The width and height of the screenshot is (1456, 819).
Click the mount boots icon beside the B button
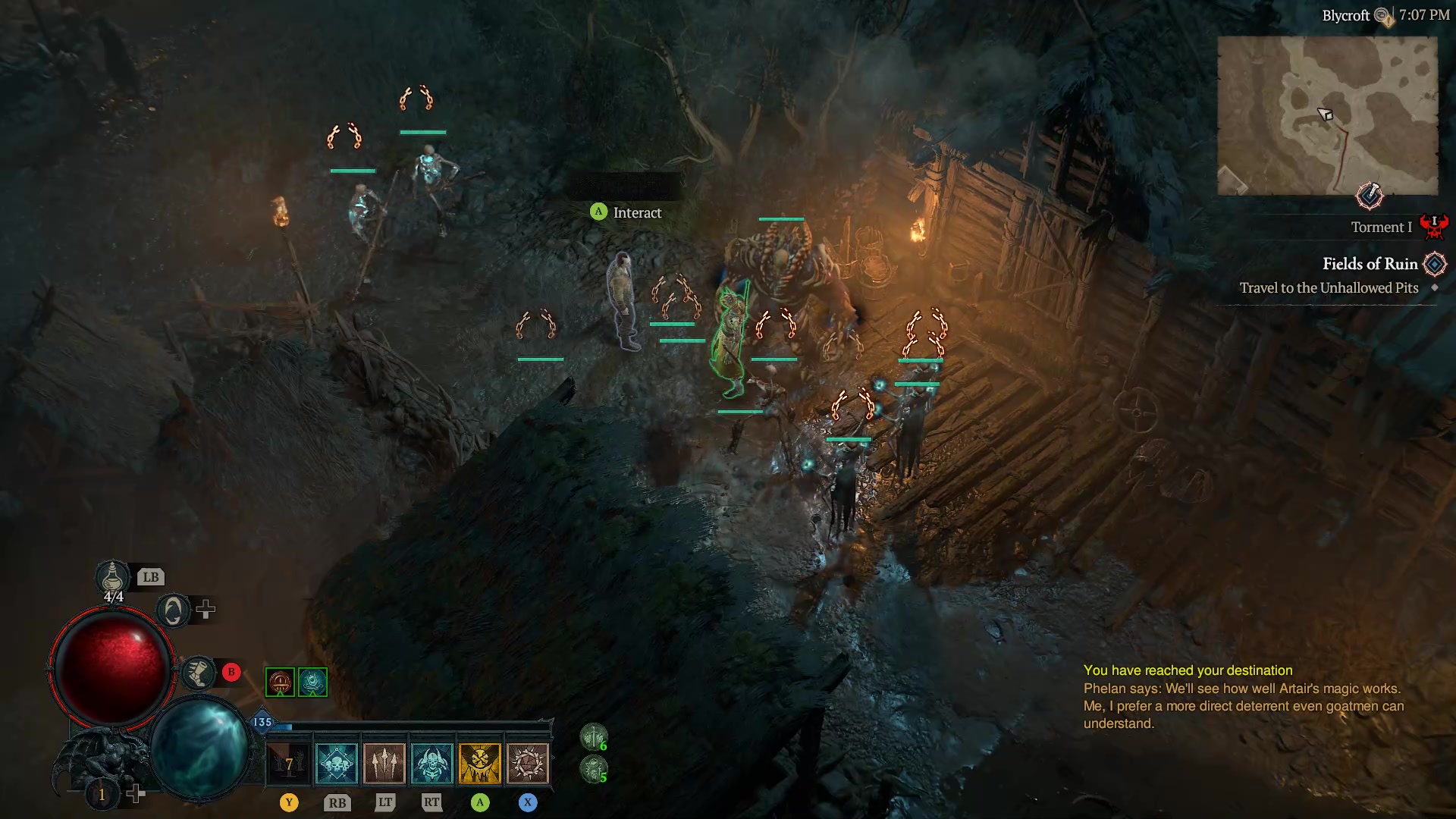click(199, 672)
